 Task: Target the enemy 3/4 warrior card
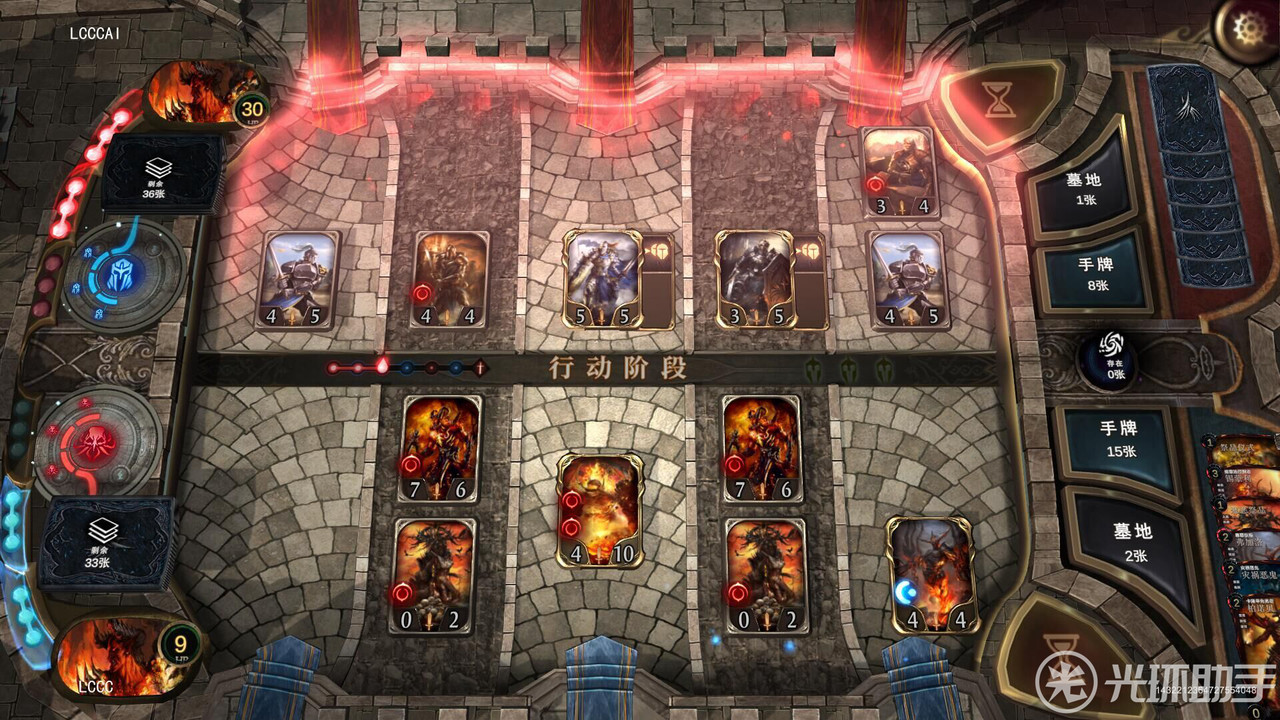pyautogui.click(x=899, y=172)
